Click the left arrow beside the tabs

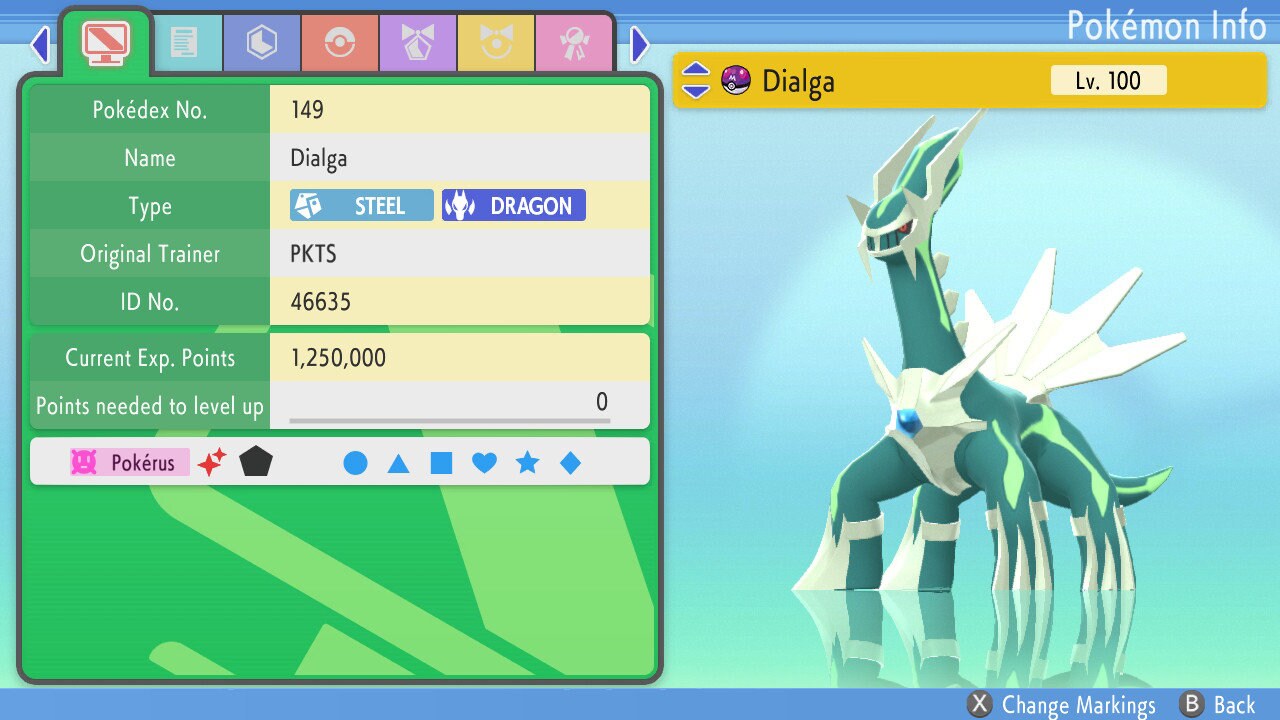[x=40, y=44]
